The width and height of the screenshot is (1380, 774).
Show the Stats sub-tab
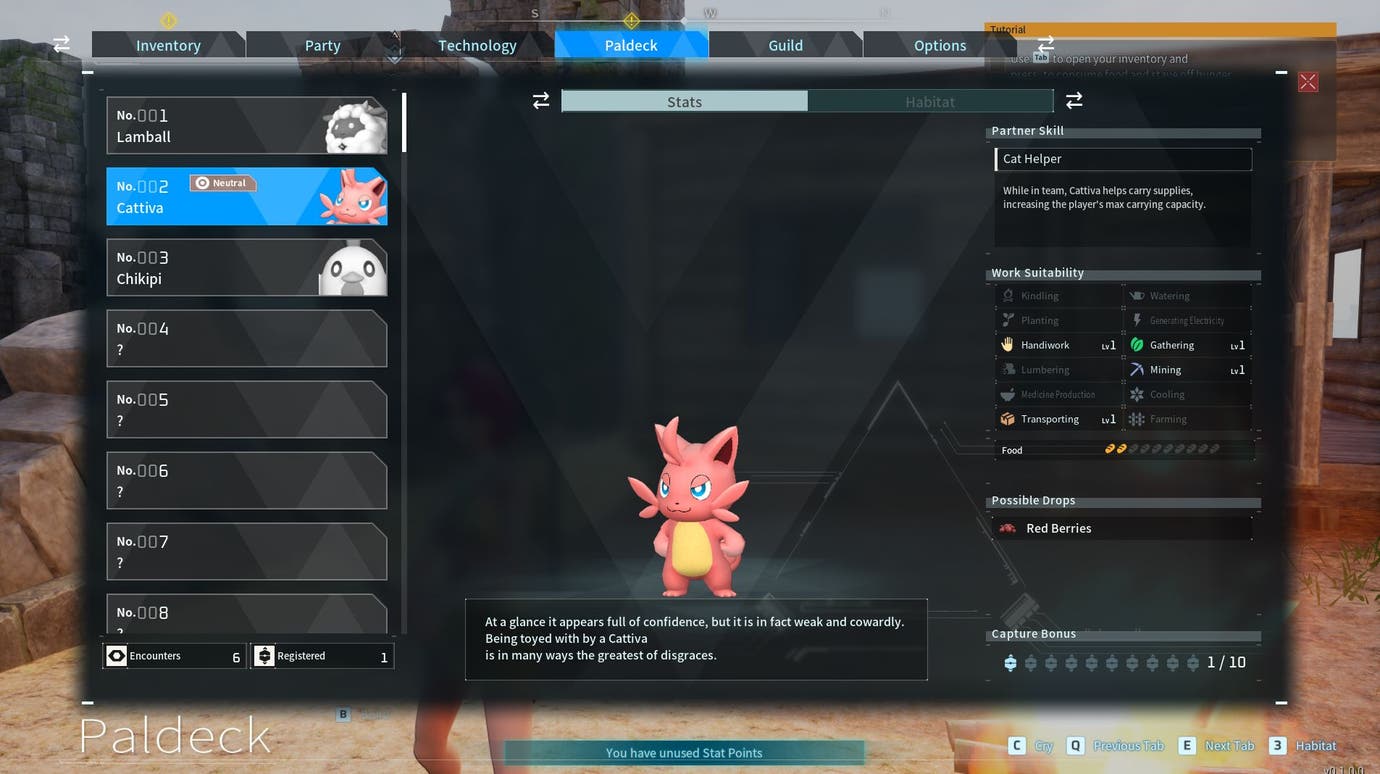[x=684, y=101]
